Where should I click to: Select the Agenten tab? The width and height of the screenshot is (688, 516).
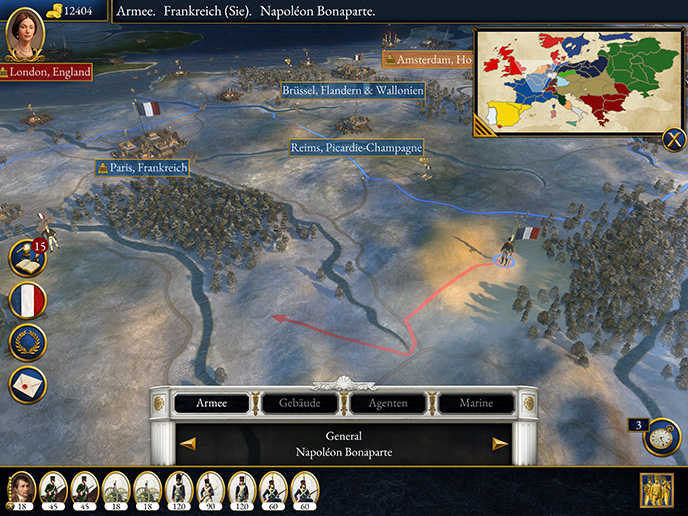tap(387, 403)
